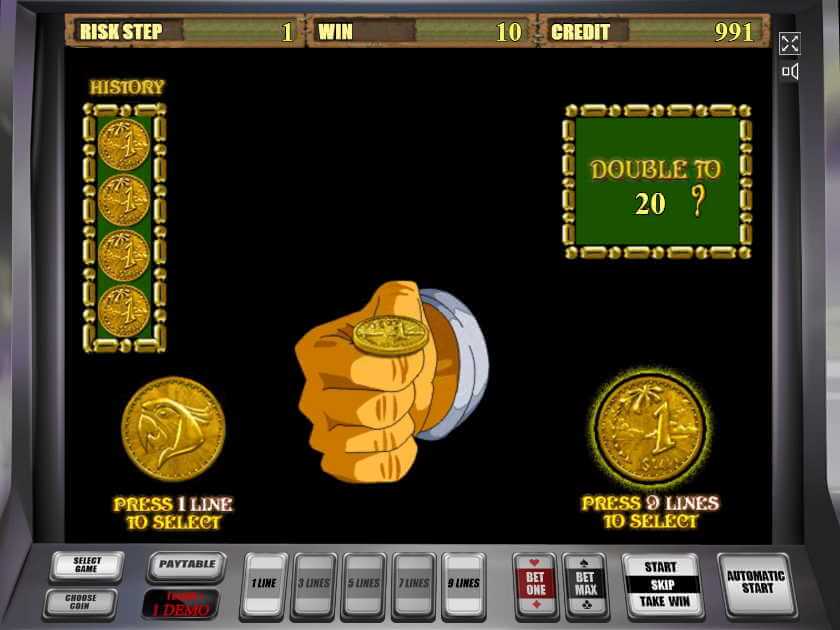840x630 pixels.
Task: Toggle sound with the speaker icon
Action: coord(789,71)
